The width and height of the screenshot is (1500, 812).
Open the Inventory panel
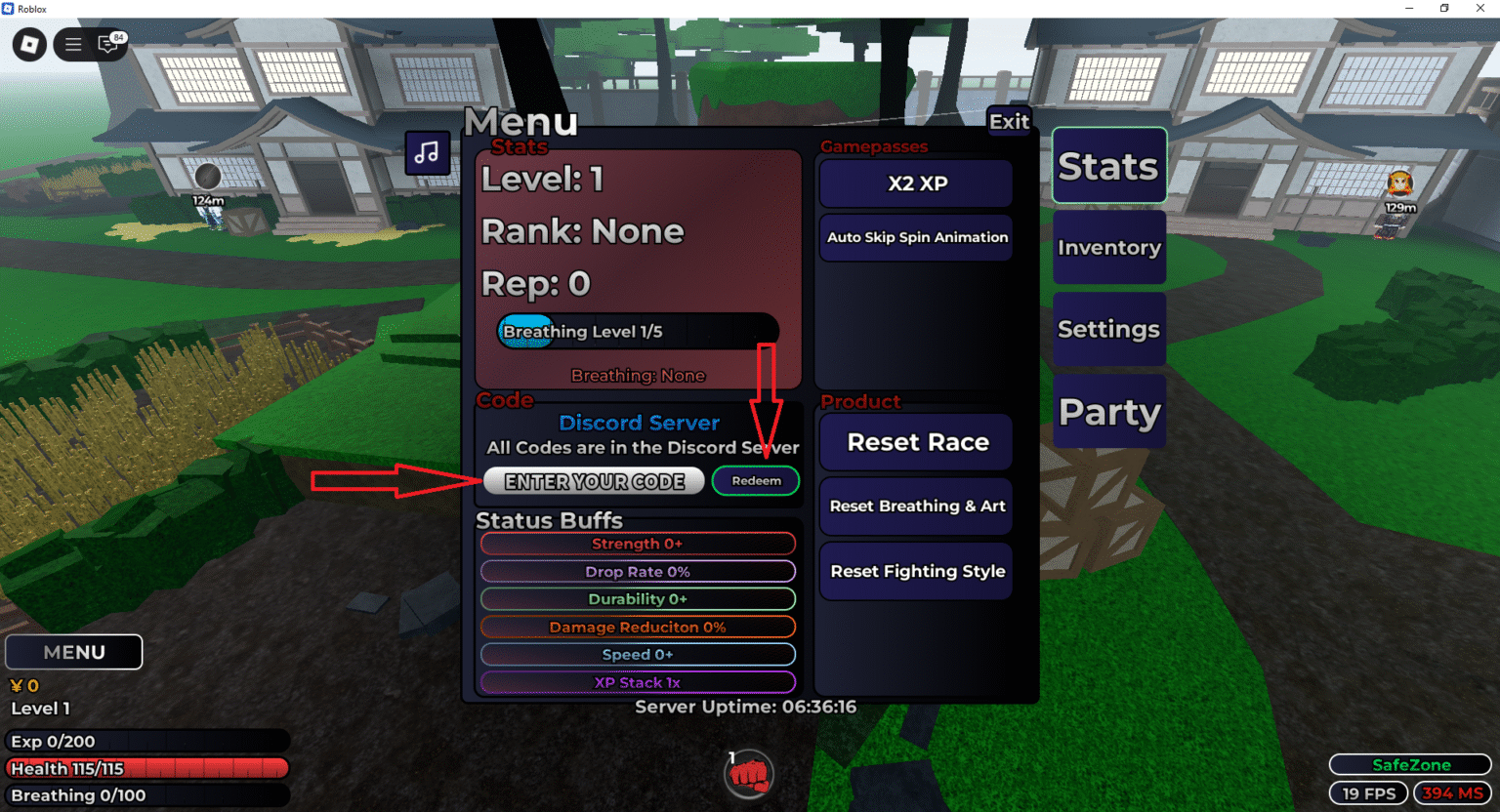[x=1108, y=247]
